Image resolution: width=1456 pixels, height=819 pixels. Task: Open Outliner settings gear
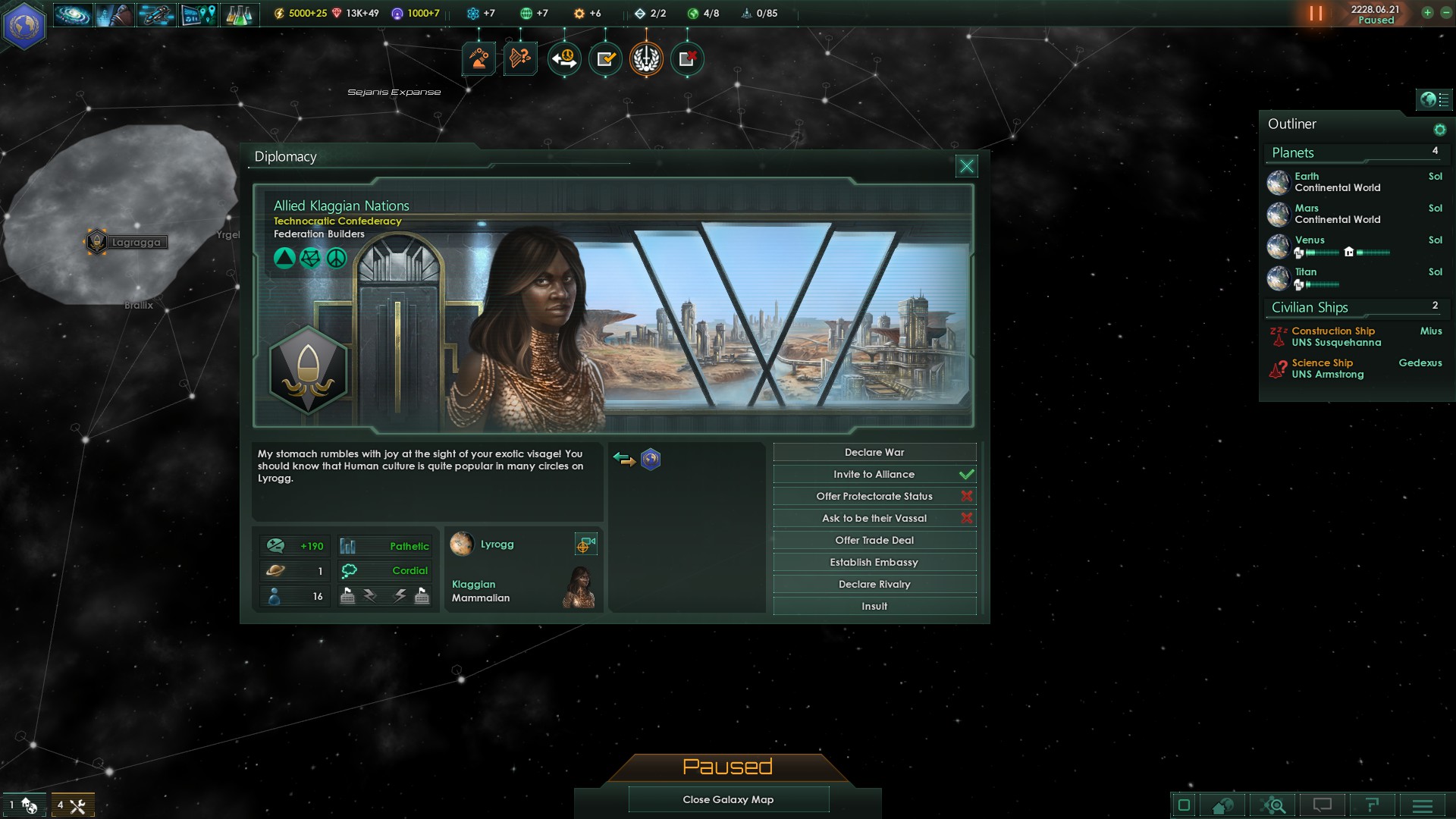coord(1439,130)
